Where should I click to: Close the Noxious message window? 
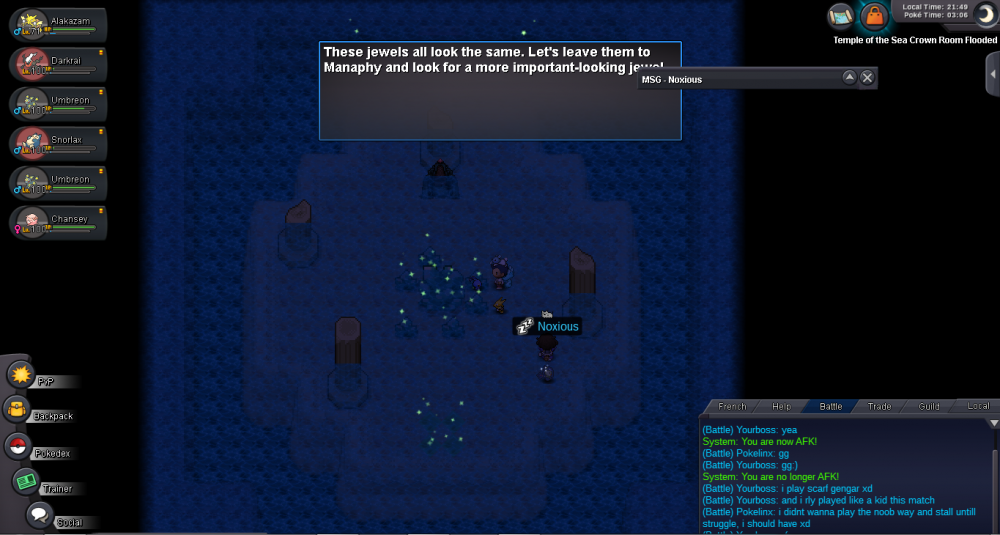click(867, 78)
